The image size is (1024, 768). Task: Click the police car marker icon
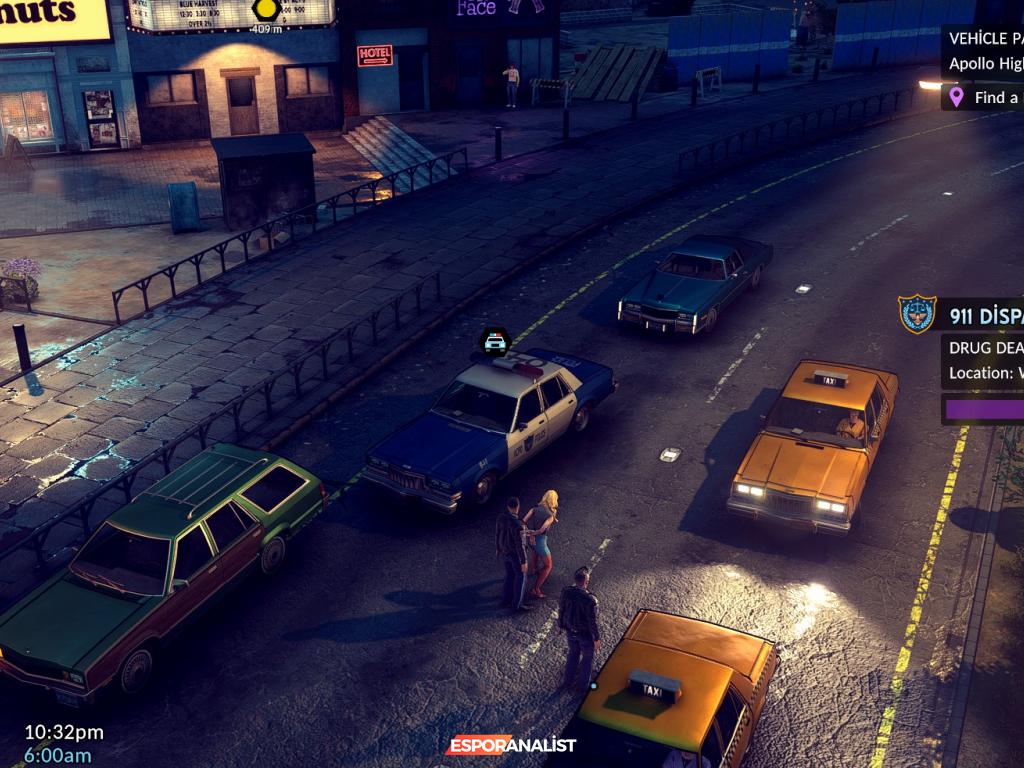[x=495, y=342]
